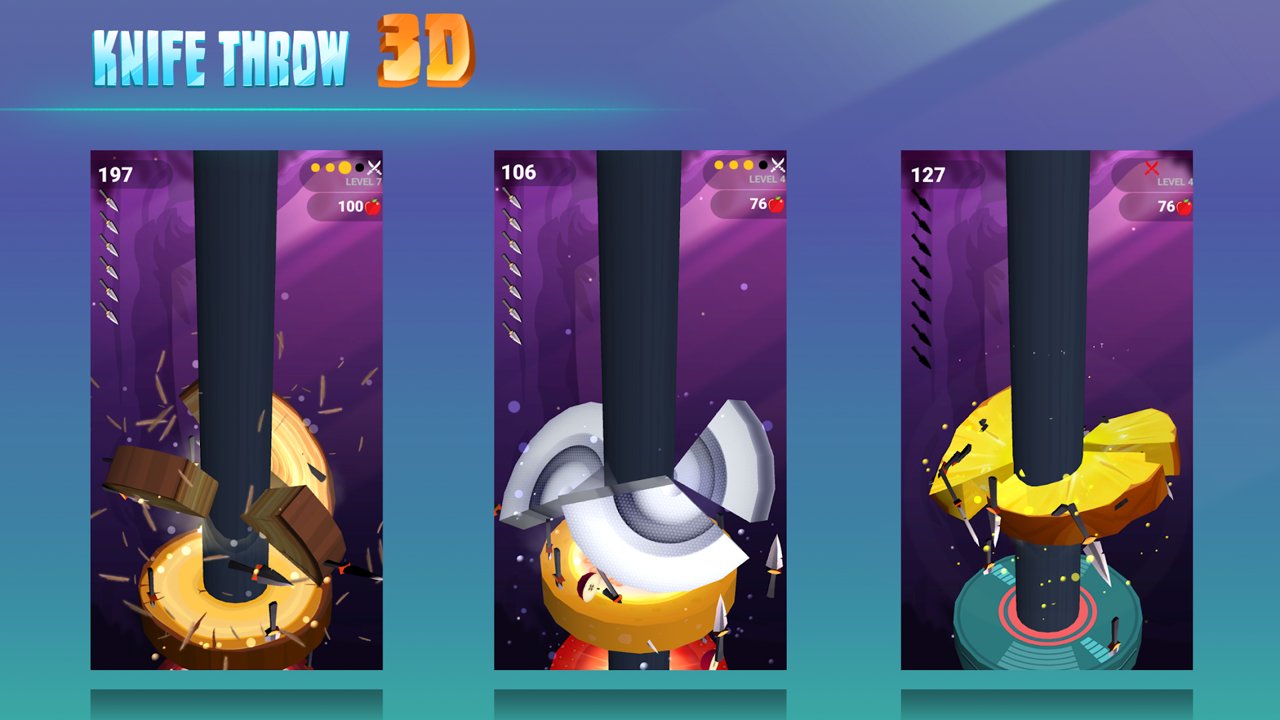This screenshot has width=1280, height=720.
Task: Tap the filled yellow dot in Level 7's progress row
Action: pos(344,167)
